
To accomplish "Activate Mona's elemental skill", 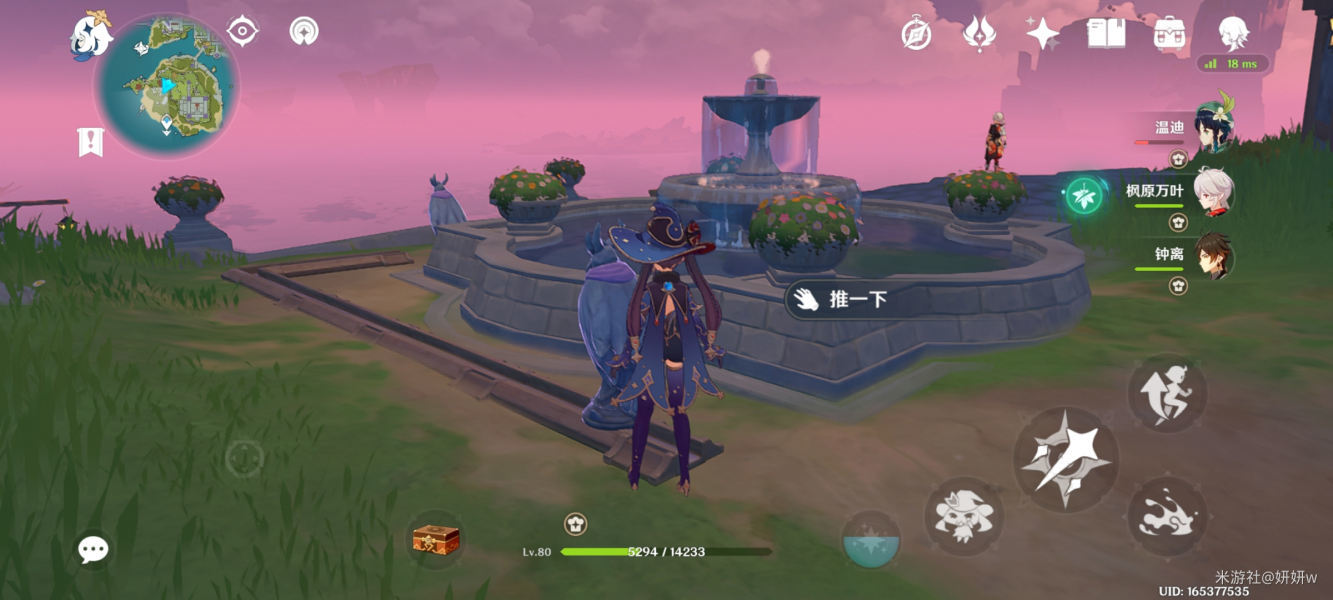I will pyautogui.click(x=963, y=516).
